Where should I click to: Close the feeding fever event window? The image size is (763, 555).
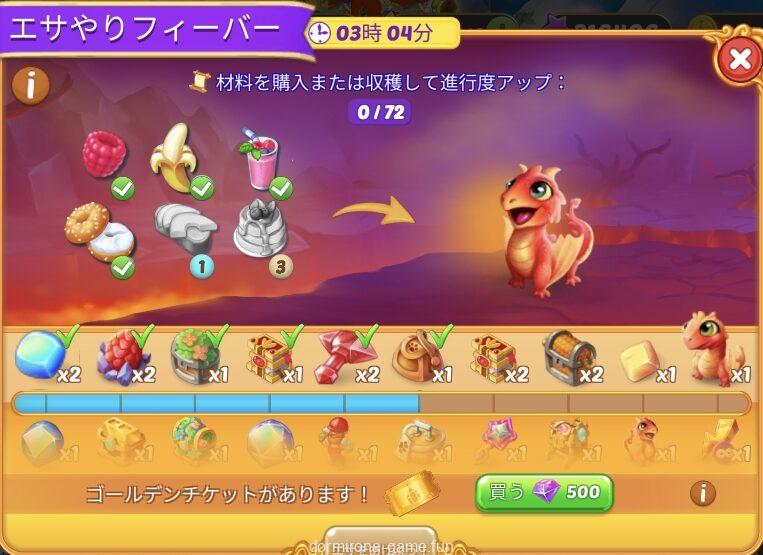click(739, 60)
